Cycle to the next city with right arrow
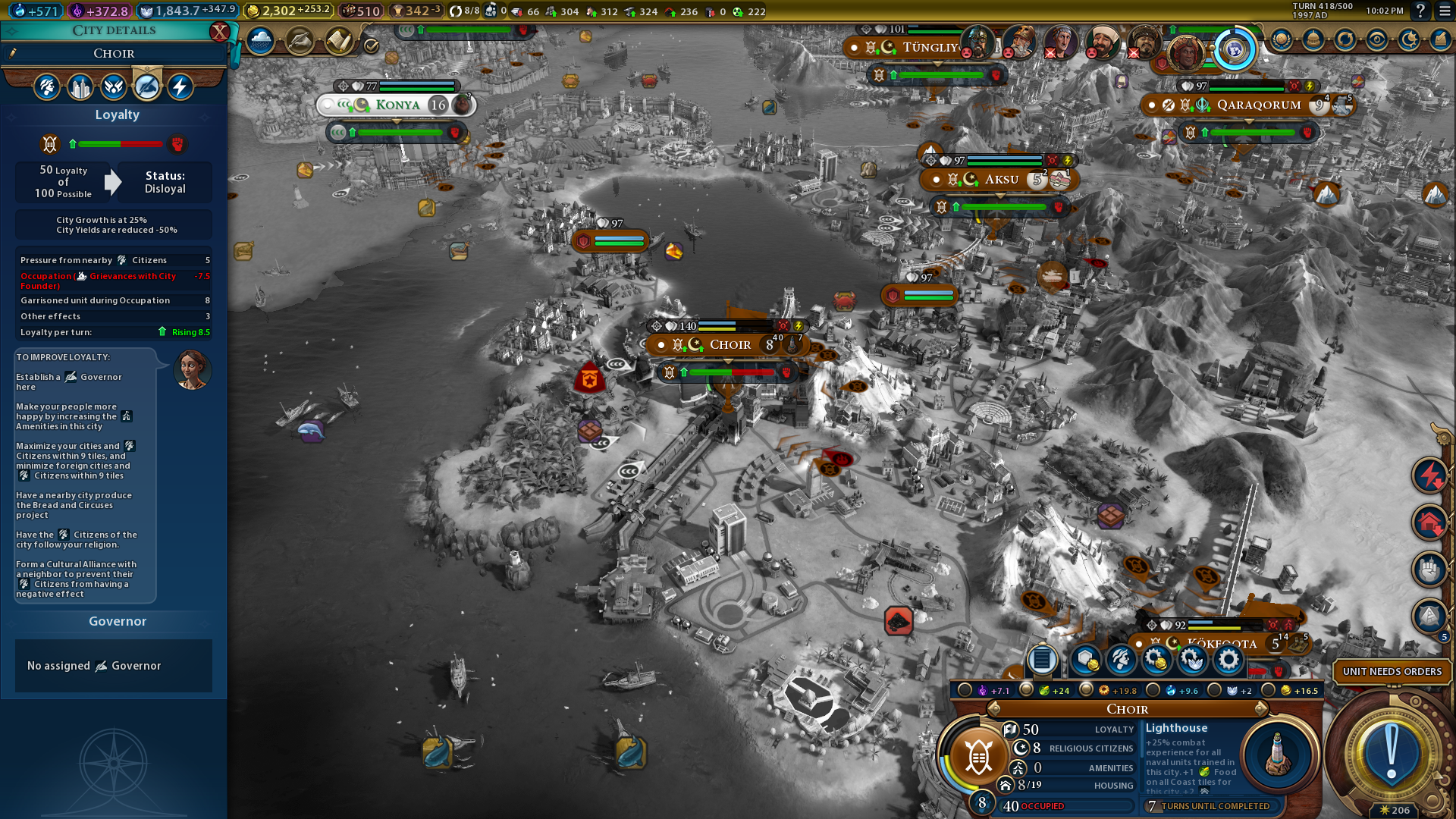The image size is (1456, 819). (1261, 709)
